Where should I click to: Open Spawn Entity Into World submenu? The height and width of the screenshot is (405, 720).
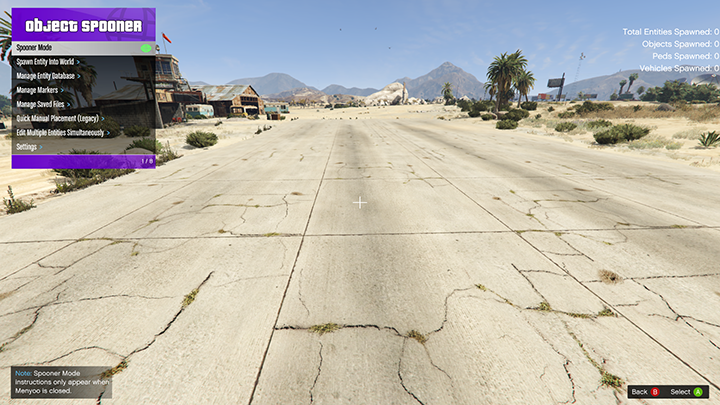coord(83,62)
